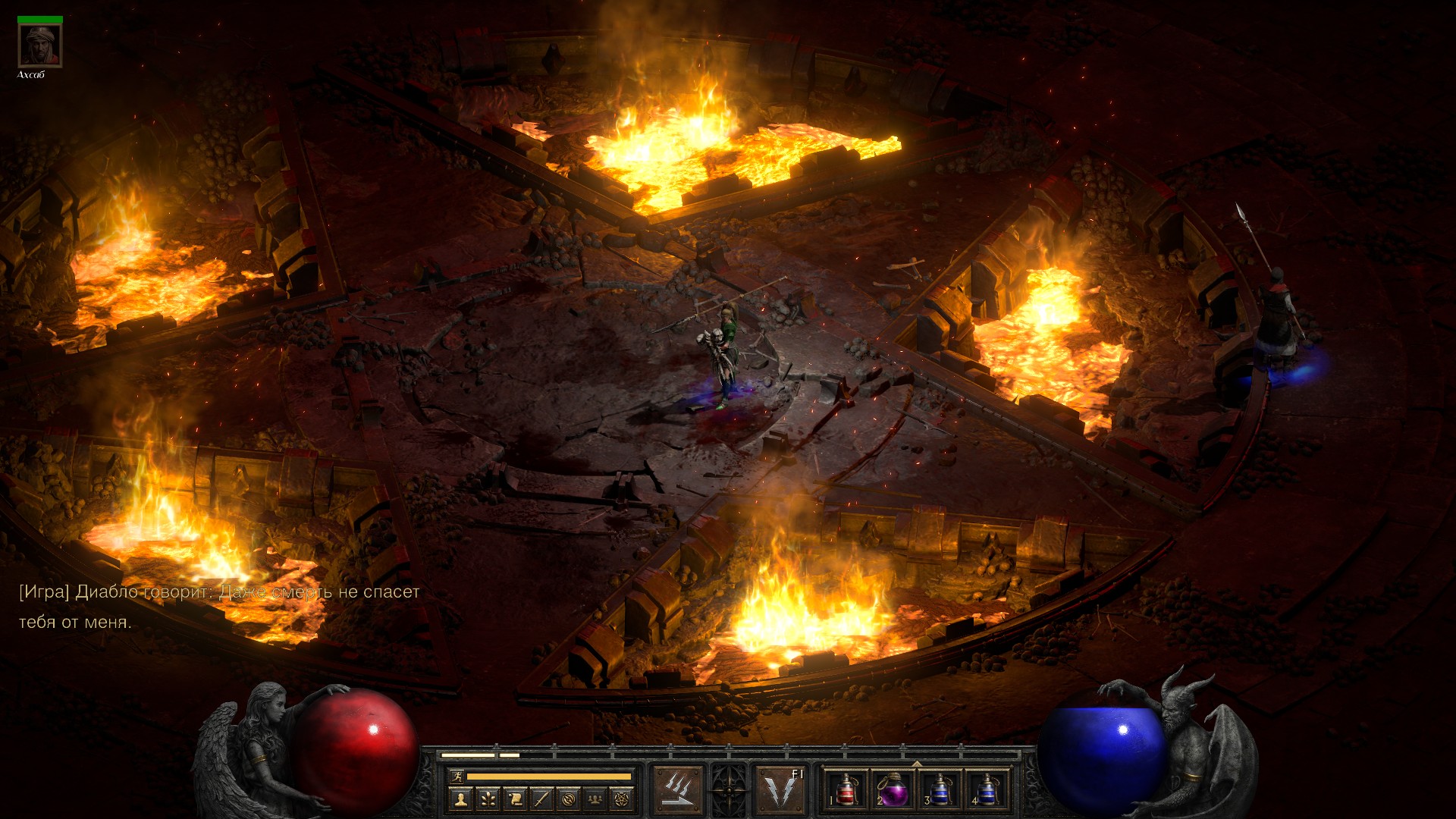Use the blue mana potion in slot 4
The width and height of the screenshot is (1456, 819).
987,790
